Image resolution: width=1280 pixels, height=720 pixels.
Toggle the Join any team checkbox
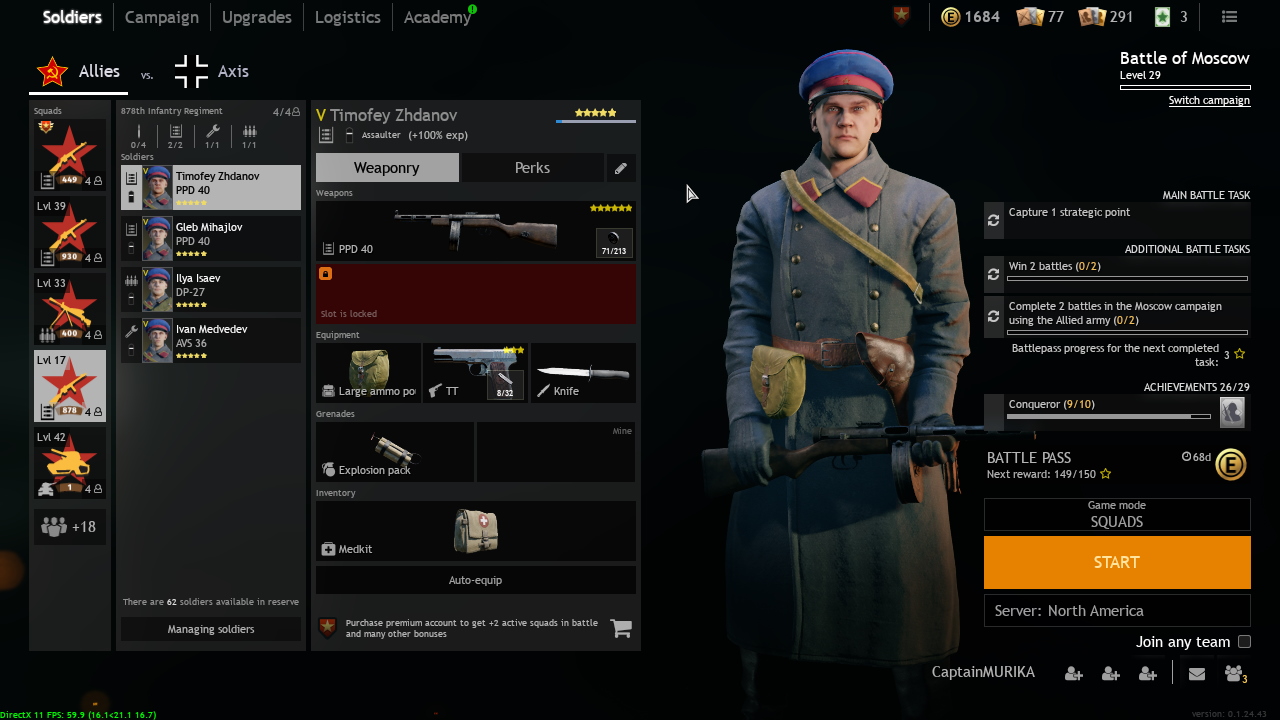1244,642
